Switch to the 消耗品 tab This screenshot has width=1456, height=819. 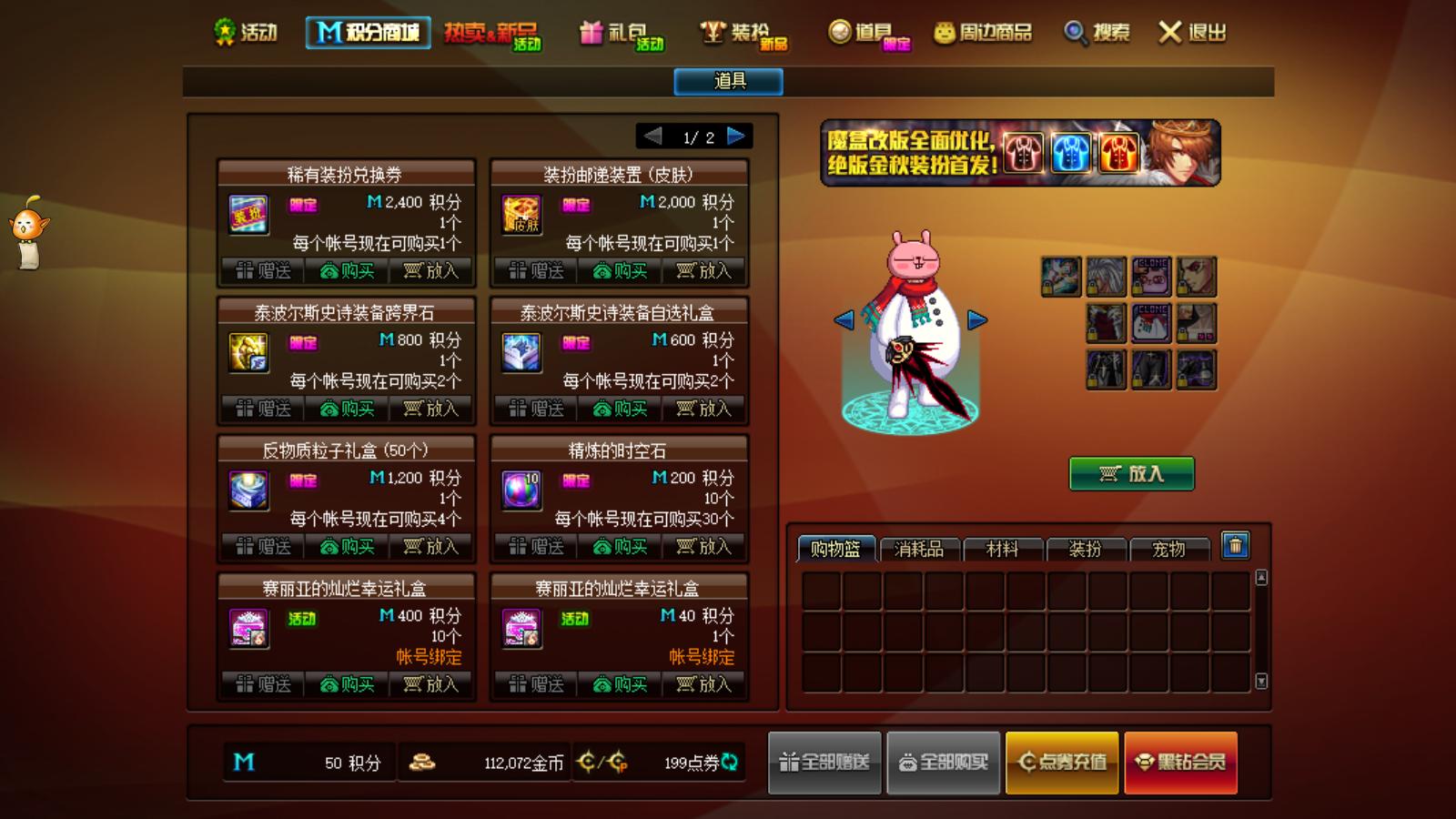918,549
